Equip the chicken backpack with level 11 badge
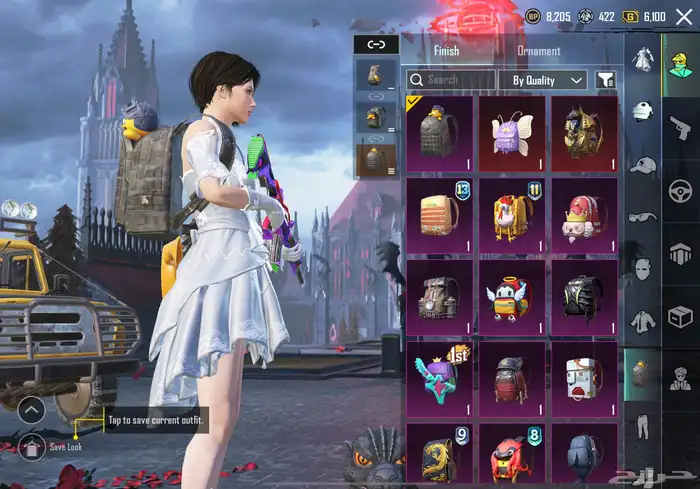The image size is (700, 489). coord(512,215)
